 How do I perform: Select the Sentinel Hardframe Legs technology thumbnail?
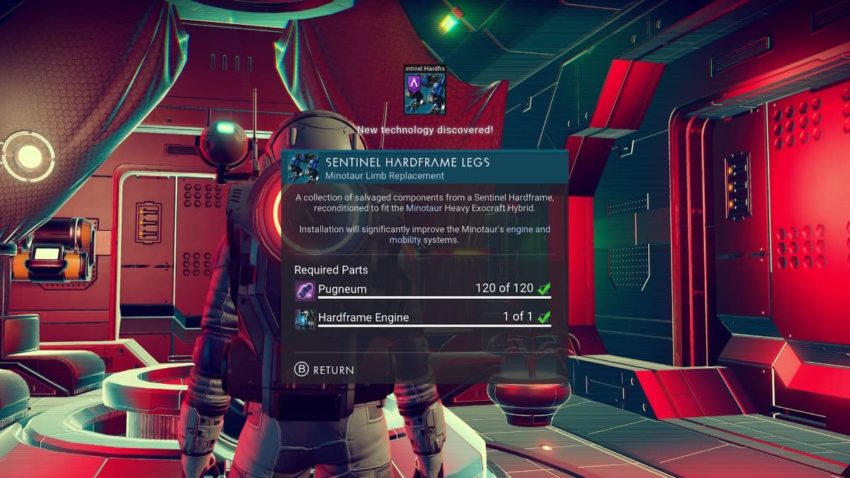[424, 92]
